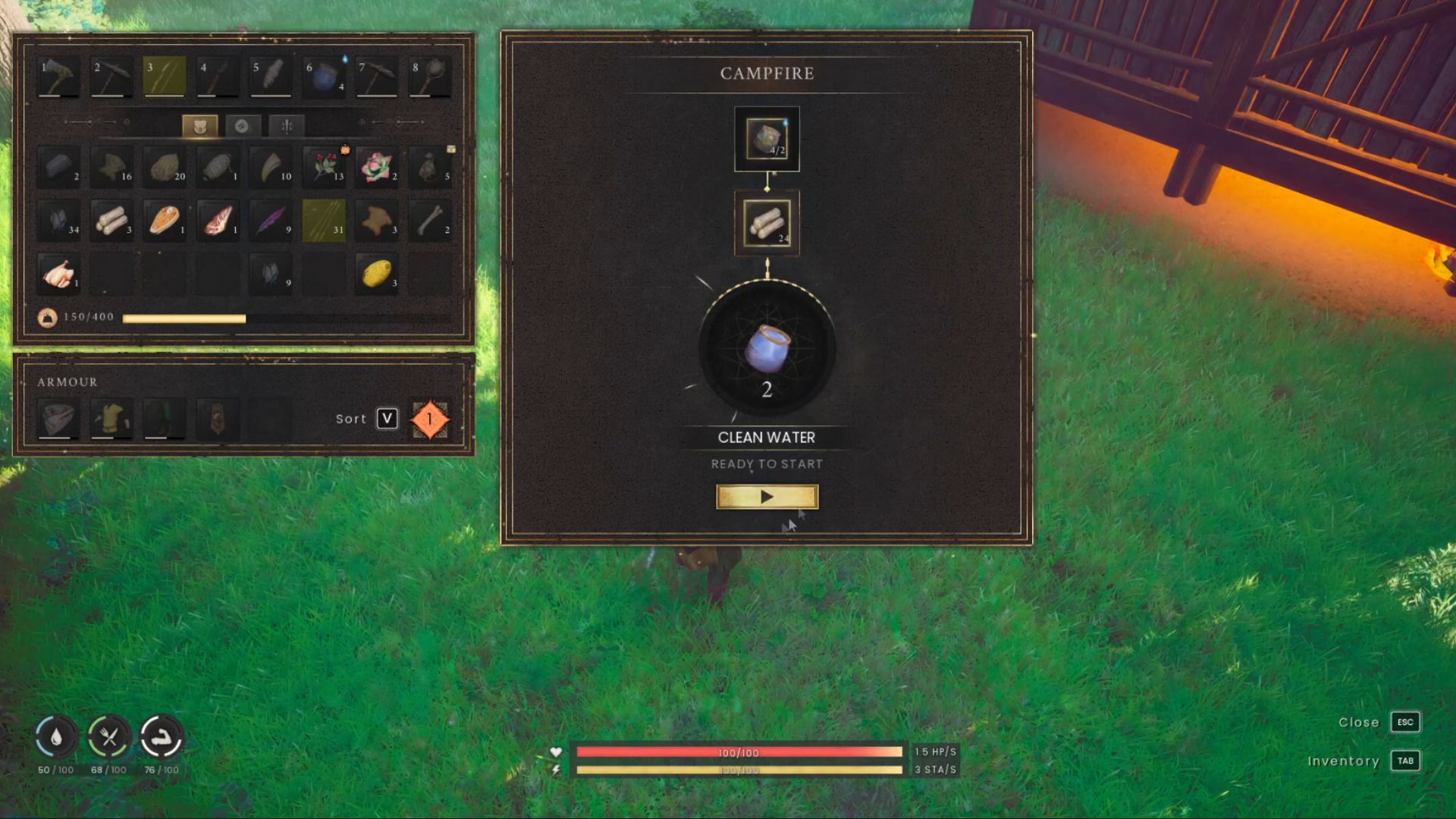Select the purple feather stack
The width and height of the screenshot is (1456, 819).
(271, 221)
